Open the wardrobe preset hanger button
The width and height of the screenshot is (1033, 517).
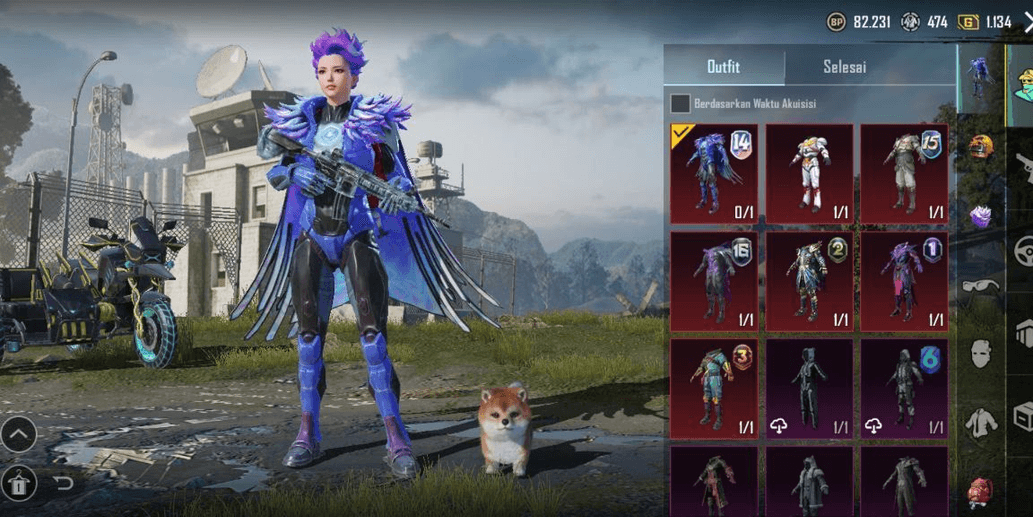point(19,484)
